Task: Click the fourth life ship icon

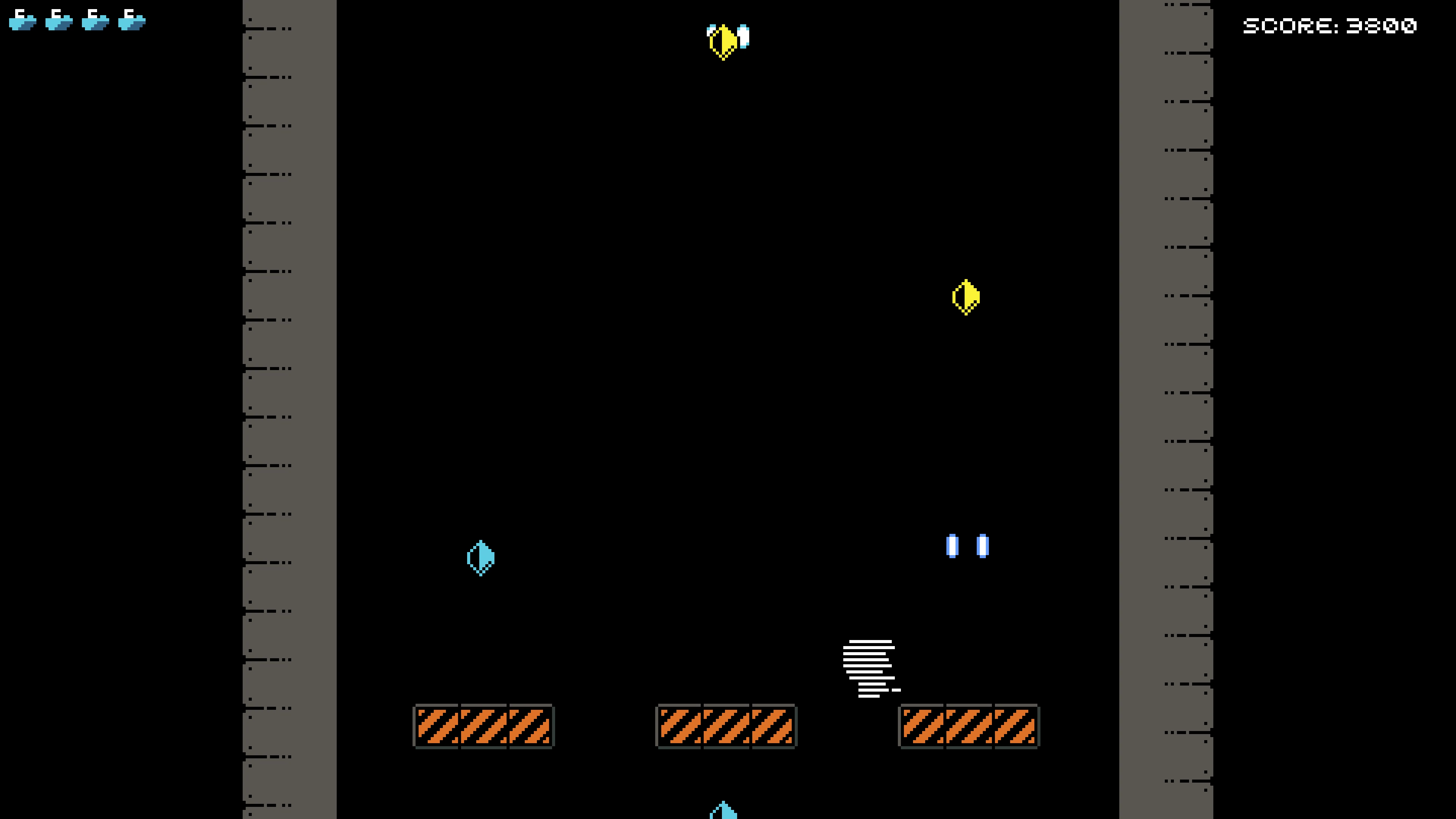Action: (x=132, y=20)
